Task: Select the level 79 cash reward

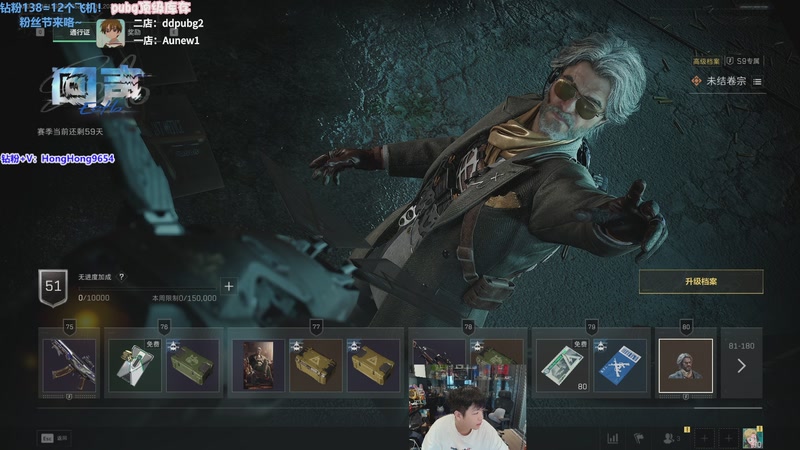Action: (562, 365)
